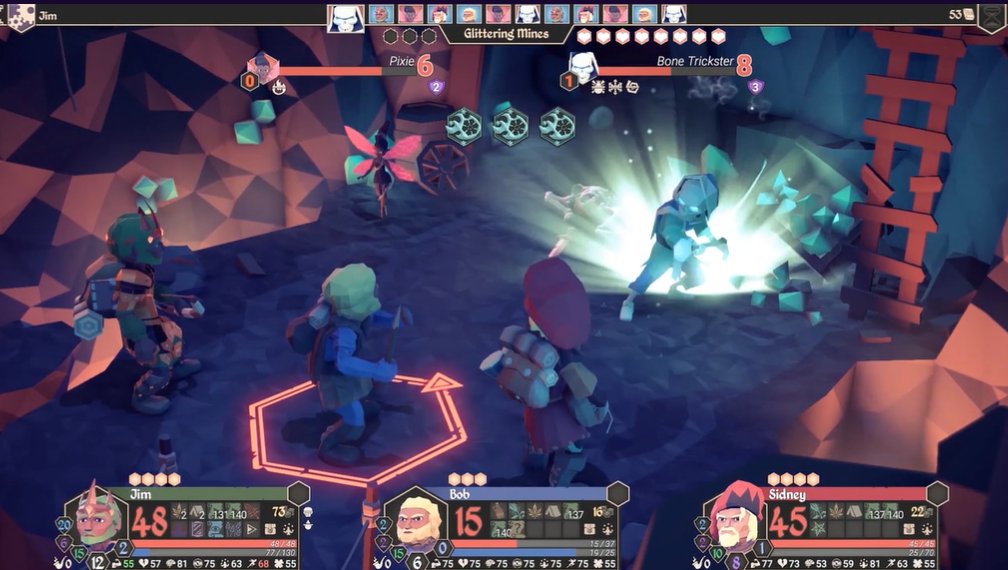Screen dimensions: 1008x570
Task: Click the first skull in turn order
Action: tap(344, 15)
